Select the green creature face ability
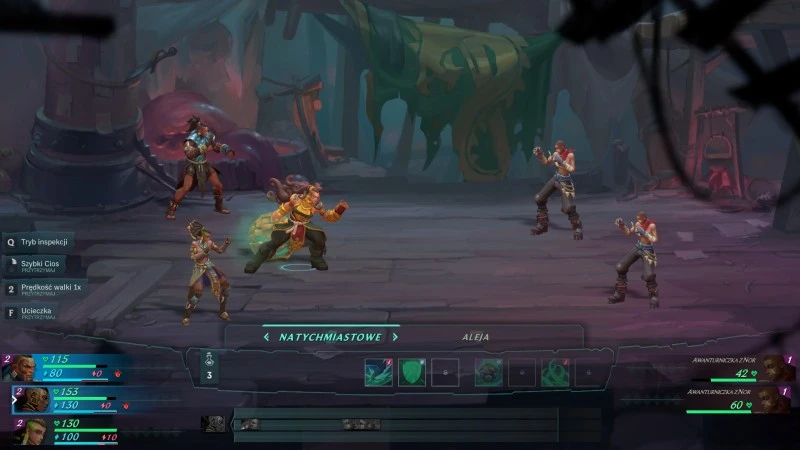The width and height of the screenshot is (800, 450). (x=488, y=372)
